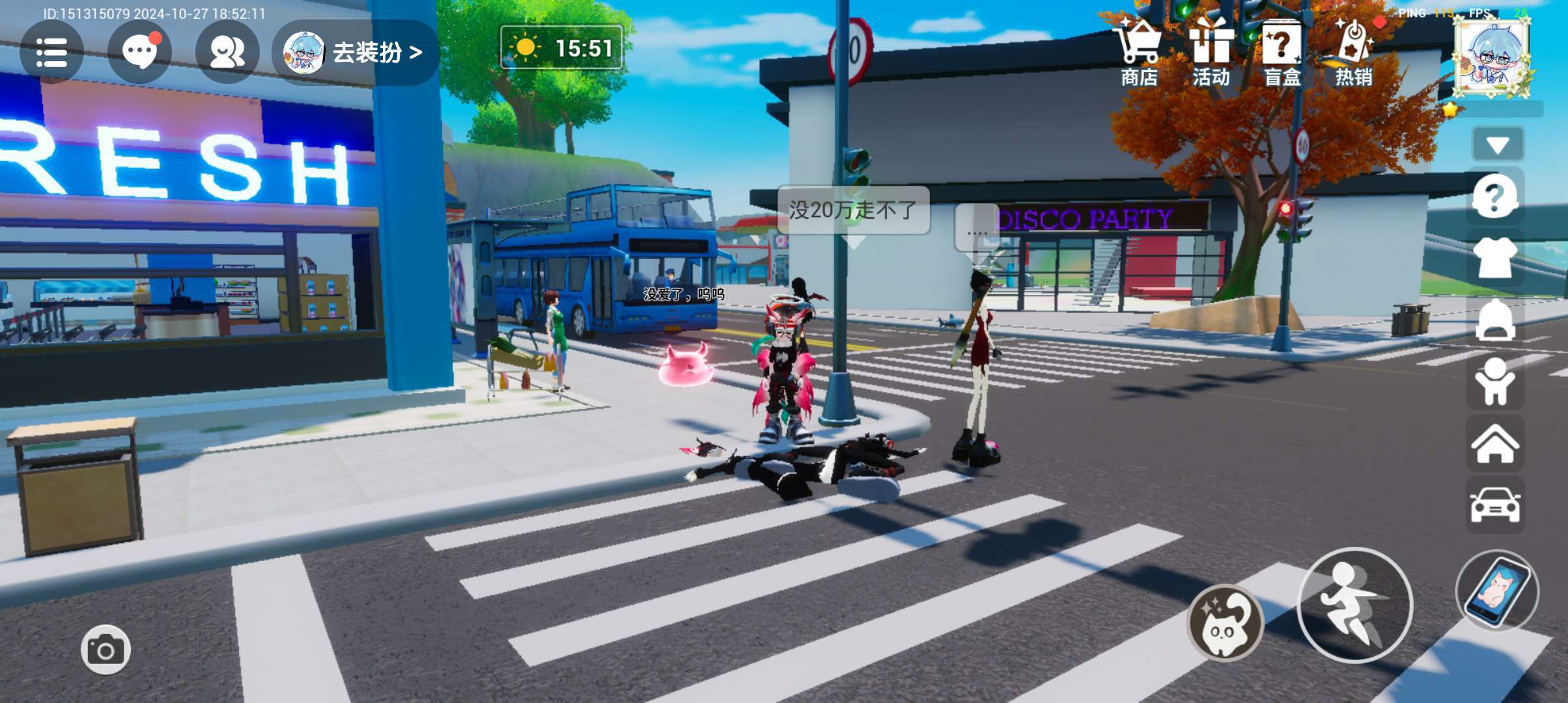Tap the sparkly cat face button

pyautogui.click(x=1224, y=623)
